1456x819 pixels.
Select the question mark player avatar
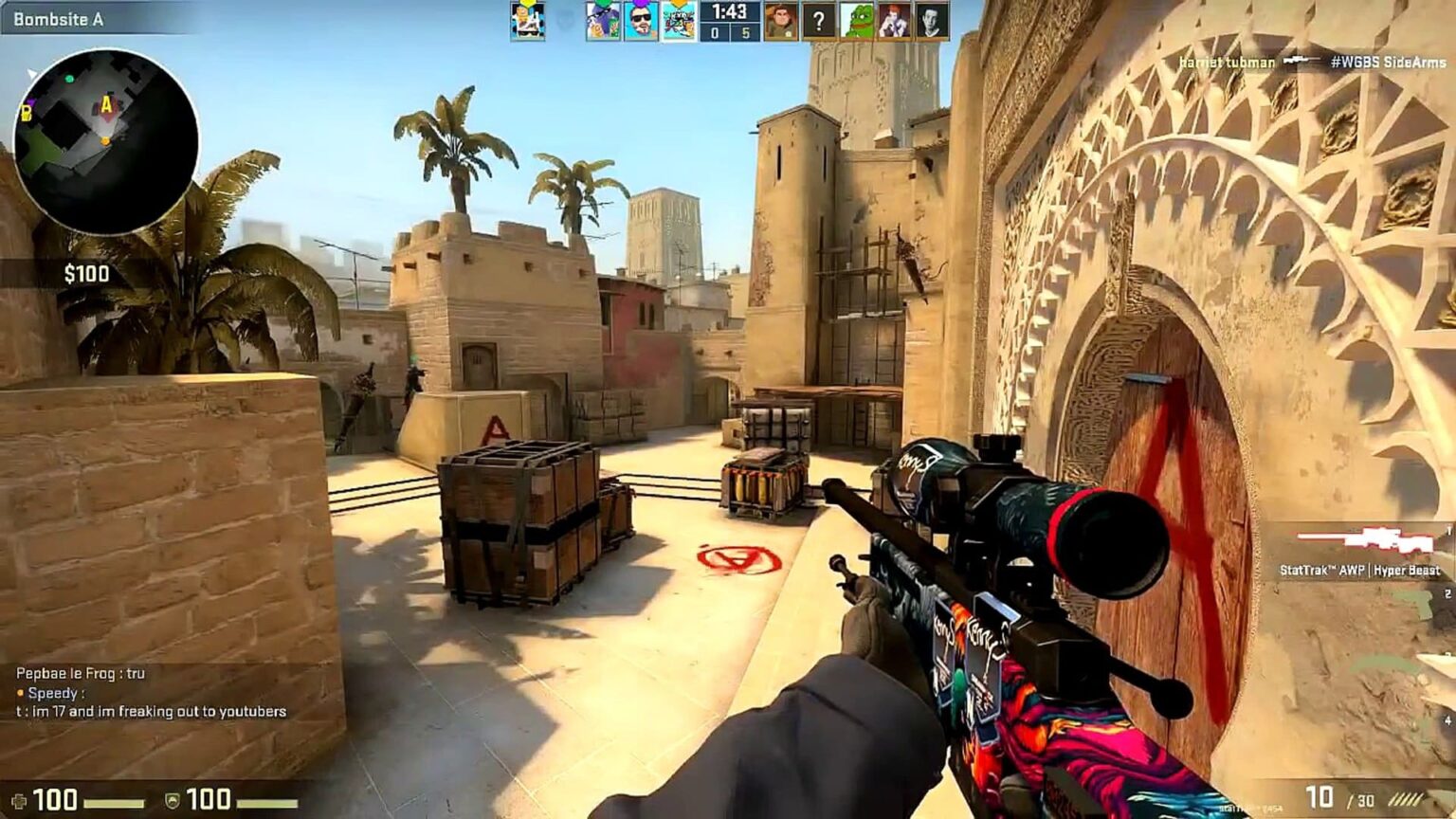coord(815,20)
